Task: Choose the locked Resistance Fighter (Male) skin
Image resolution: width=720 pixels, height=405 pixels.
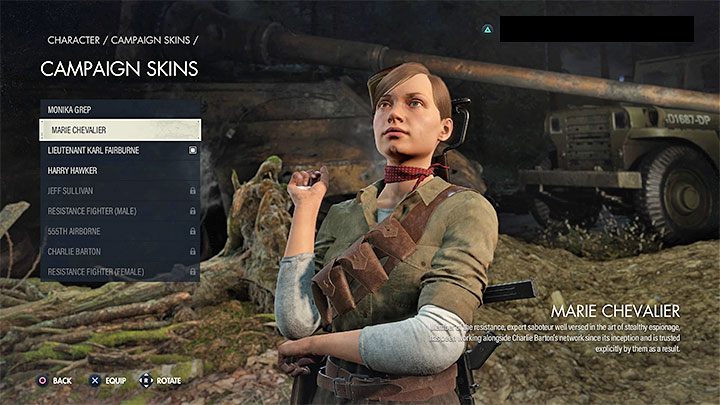Action: pos(120,211)
